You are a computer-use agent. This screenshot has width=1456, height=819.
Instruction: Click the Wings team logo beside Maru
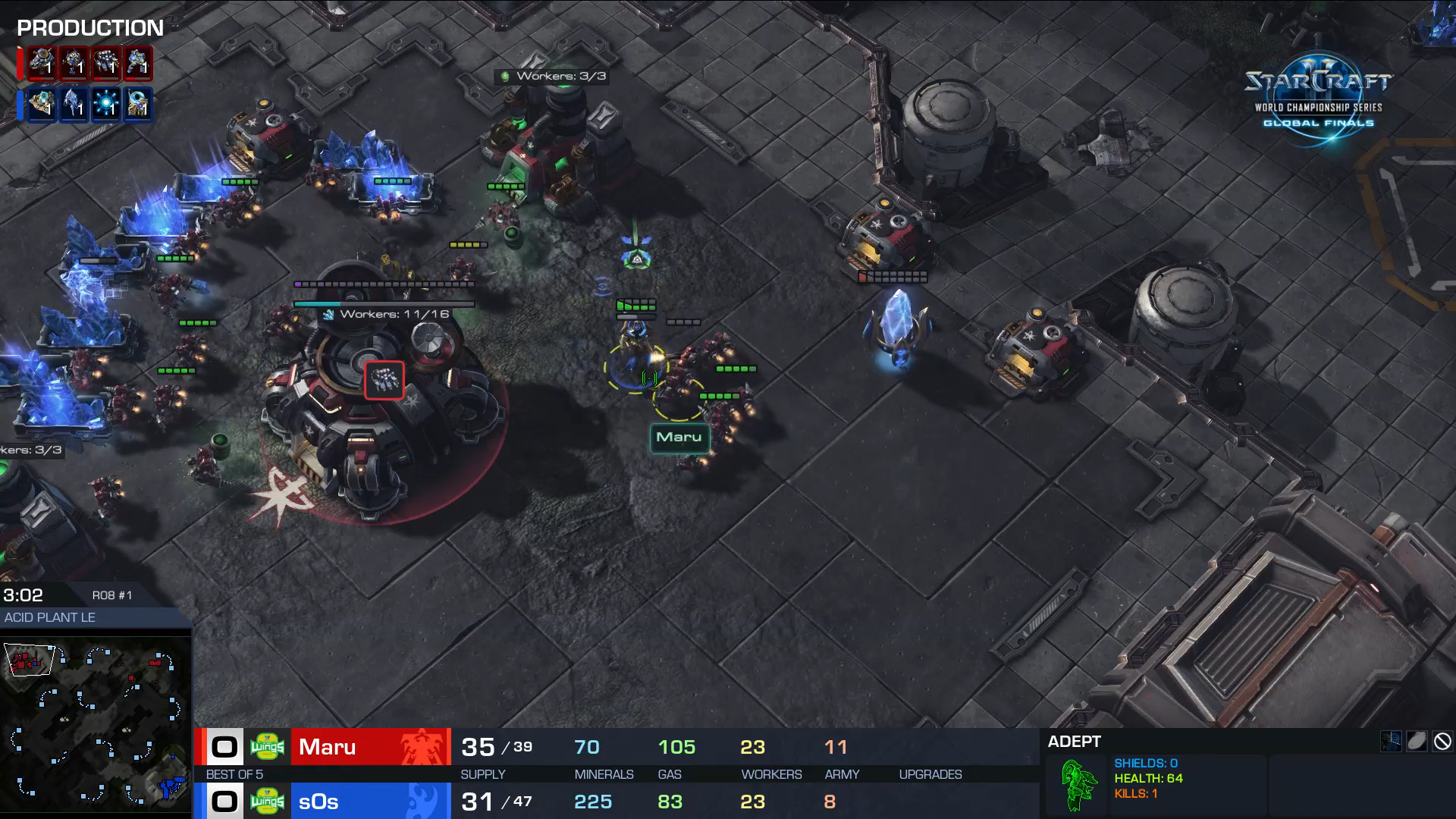(267, 747)
